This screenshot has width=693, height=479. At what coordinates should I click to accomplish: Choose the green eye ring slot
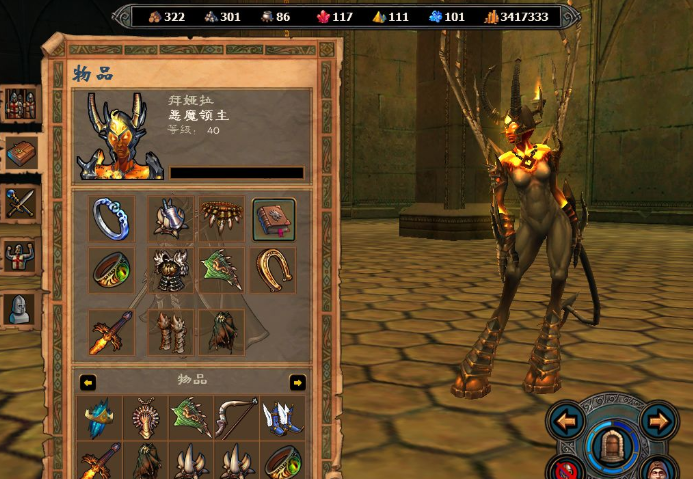click(111, 270)
